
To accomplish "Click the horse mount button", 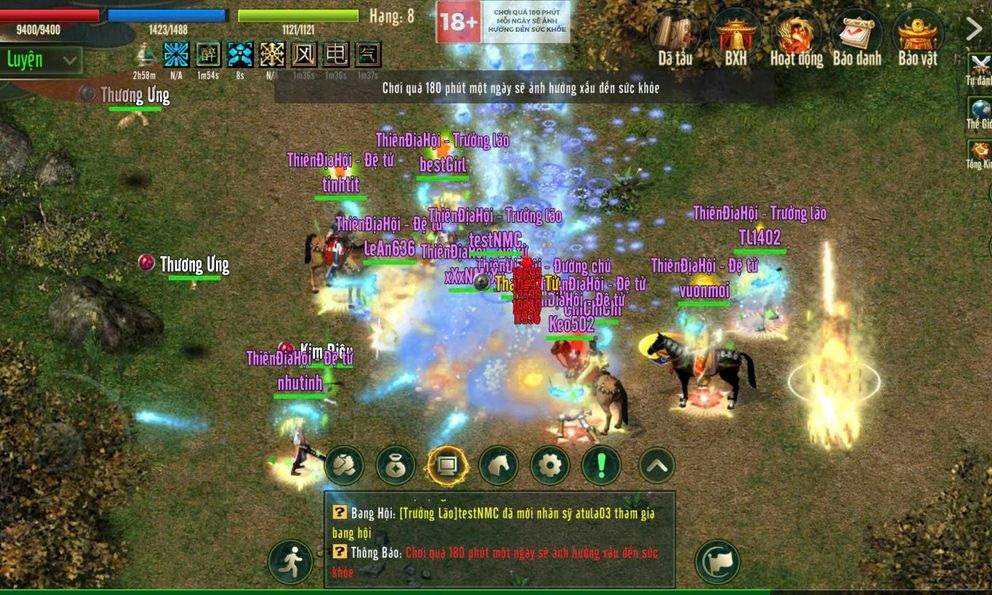I will tap(498, 465).
